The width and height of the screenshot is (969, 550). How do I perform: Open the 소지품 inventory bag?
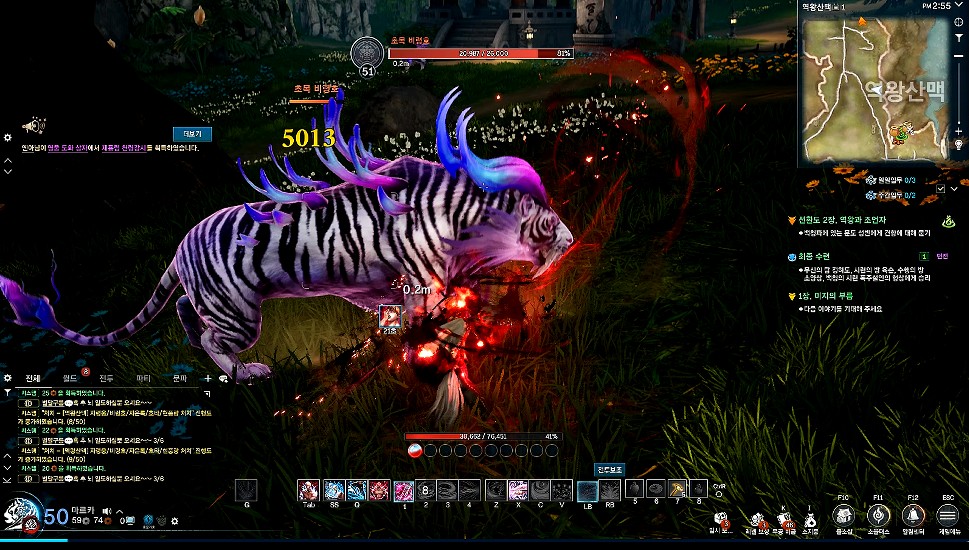click(810, 519)
